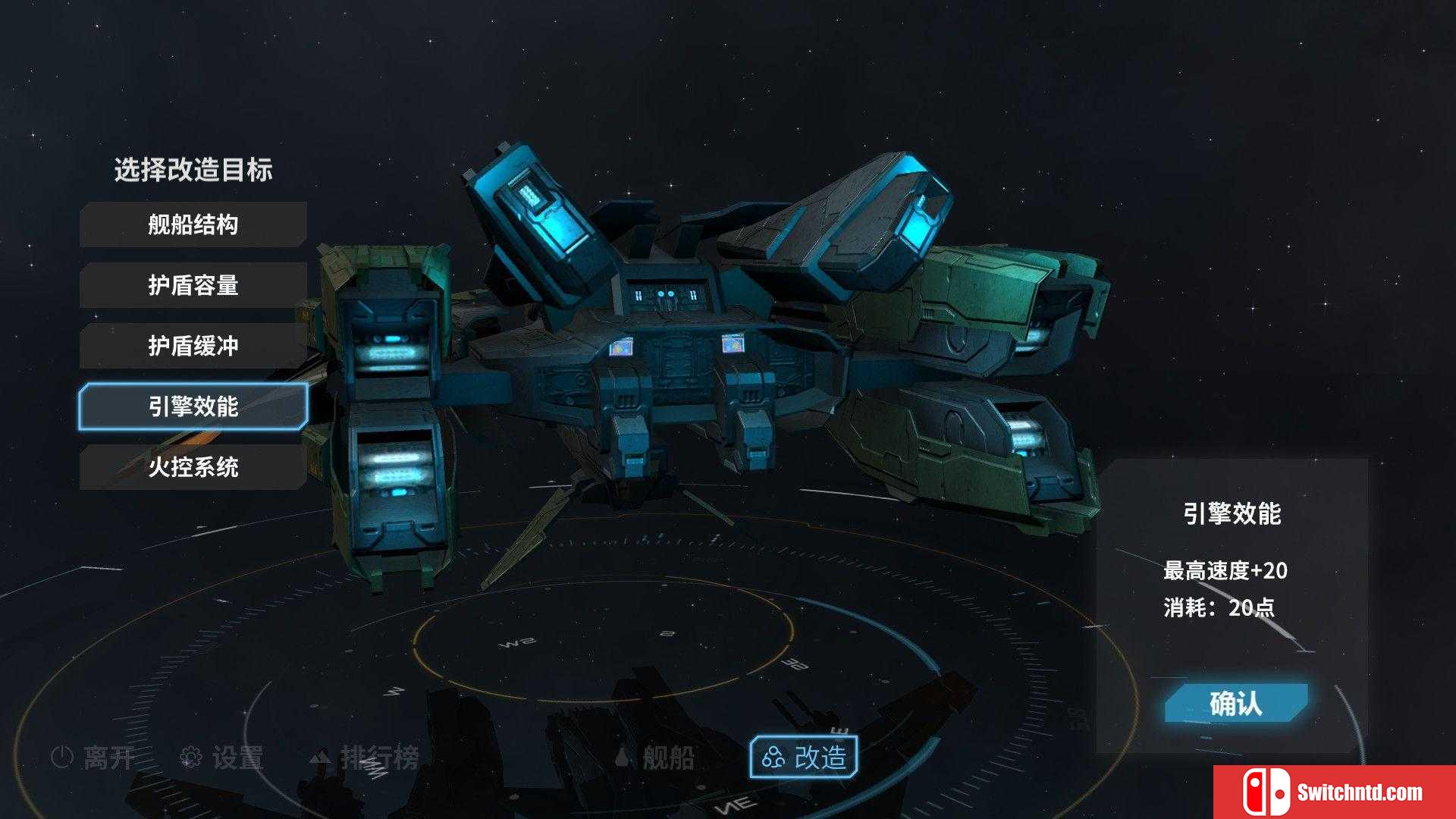This screenshot has height=819, width=1456.
Task: Switch to the 舰船 ship tab
Action: click(x=655, y=757)
